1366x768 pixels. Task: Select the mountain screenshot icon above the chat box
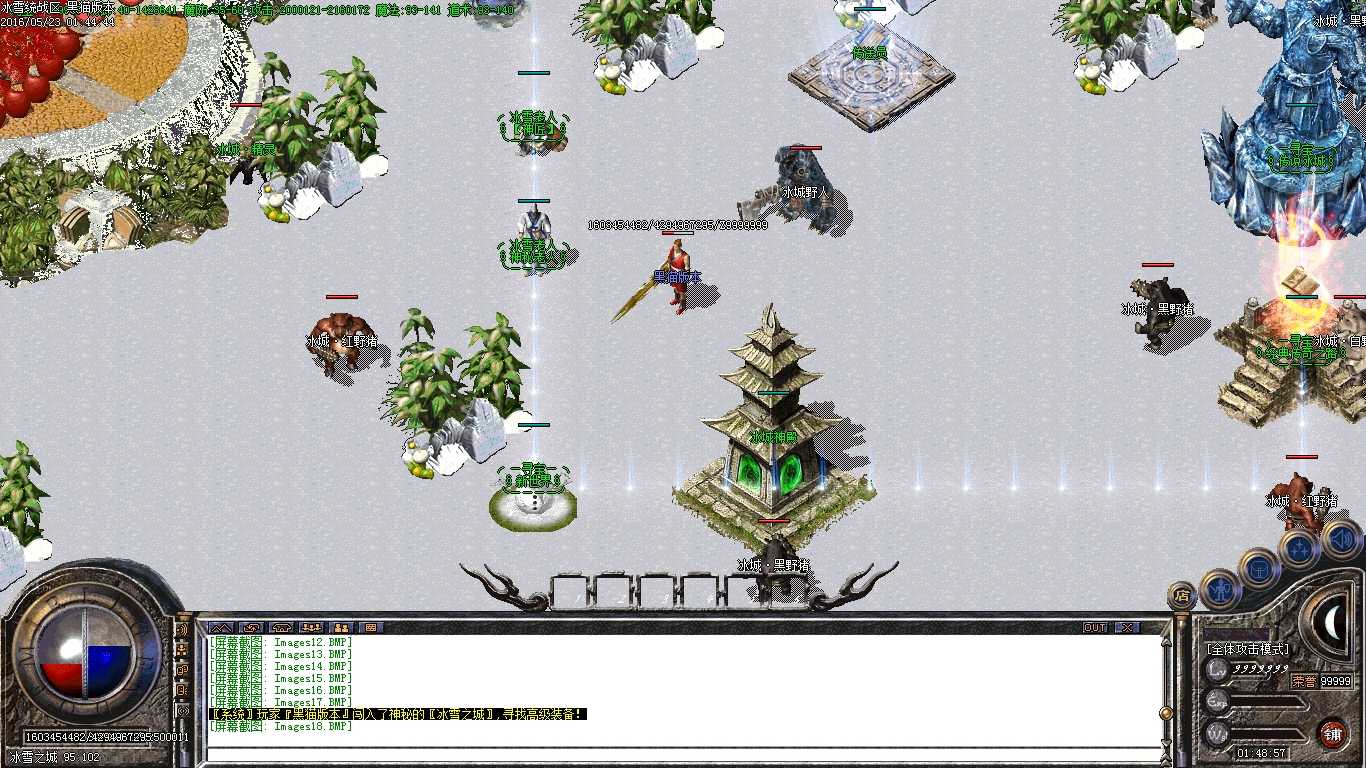pyautogui.click(x=221, y=627)
